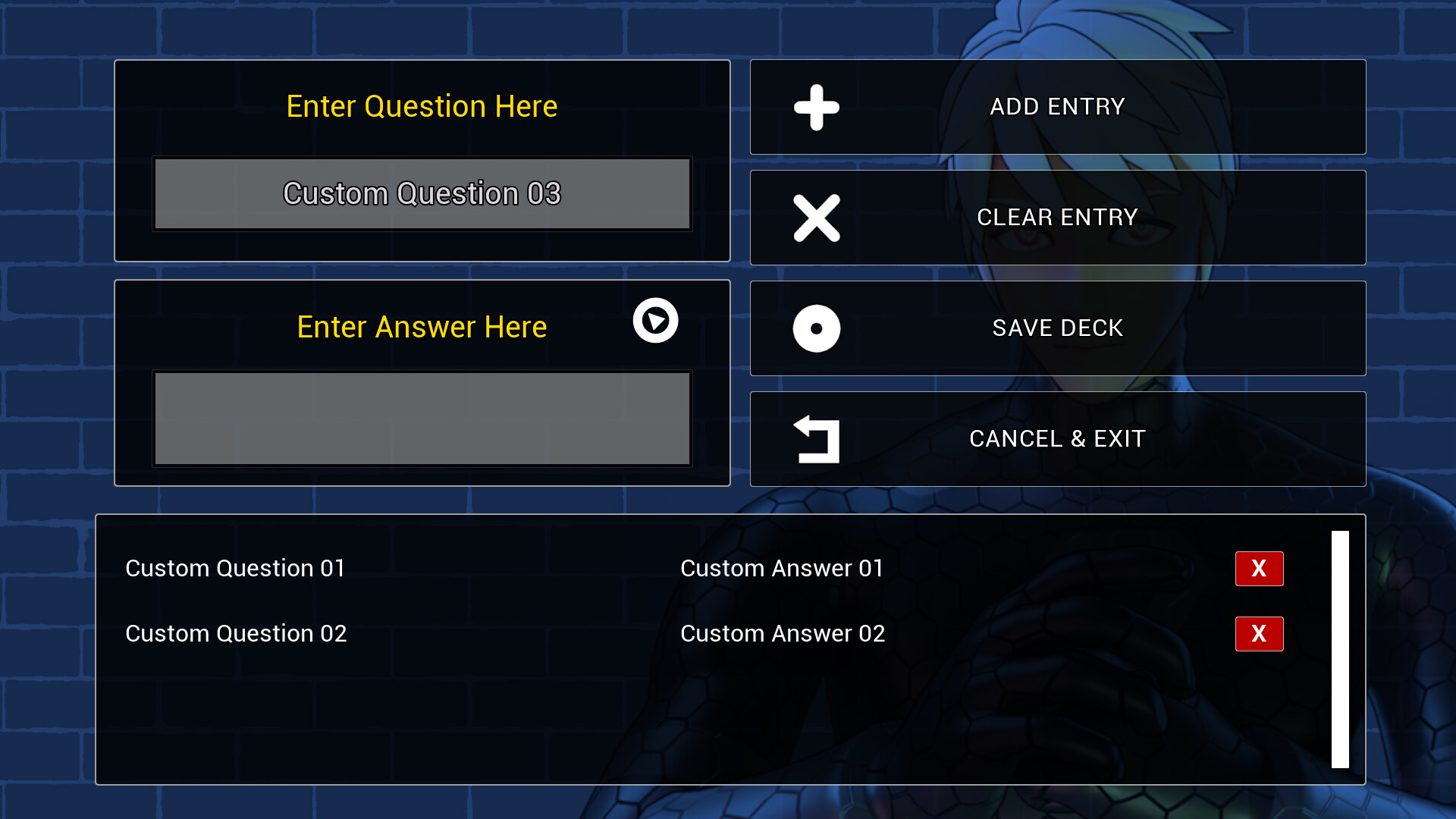Viewport: 1456px width, 819px height.
Task: Select the Custom Answer 01 text
Action: [783, 568]
